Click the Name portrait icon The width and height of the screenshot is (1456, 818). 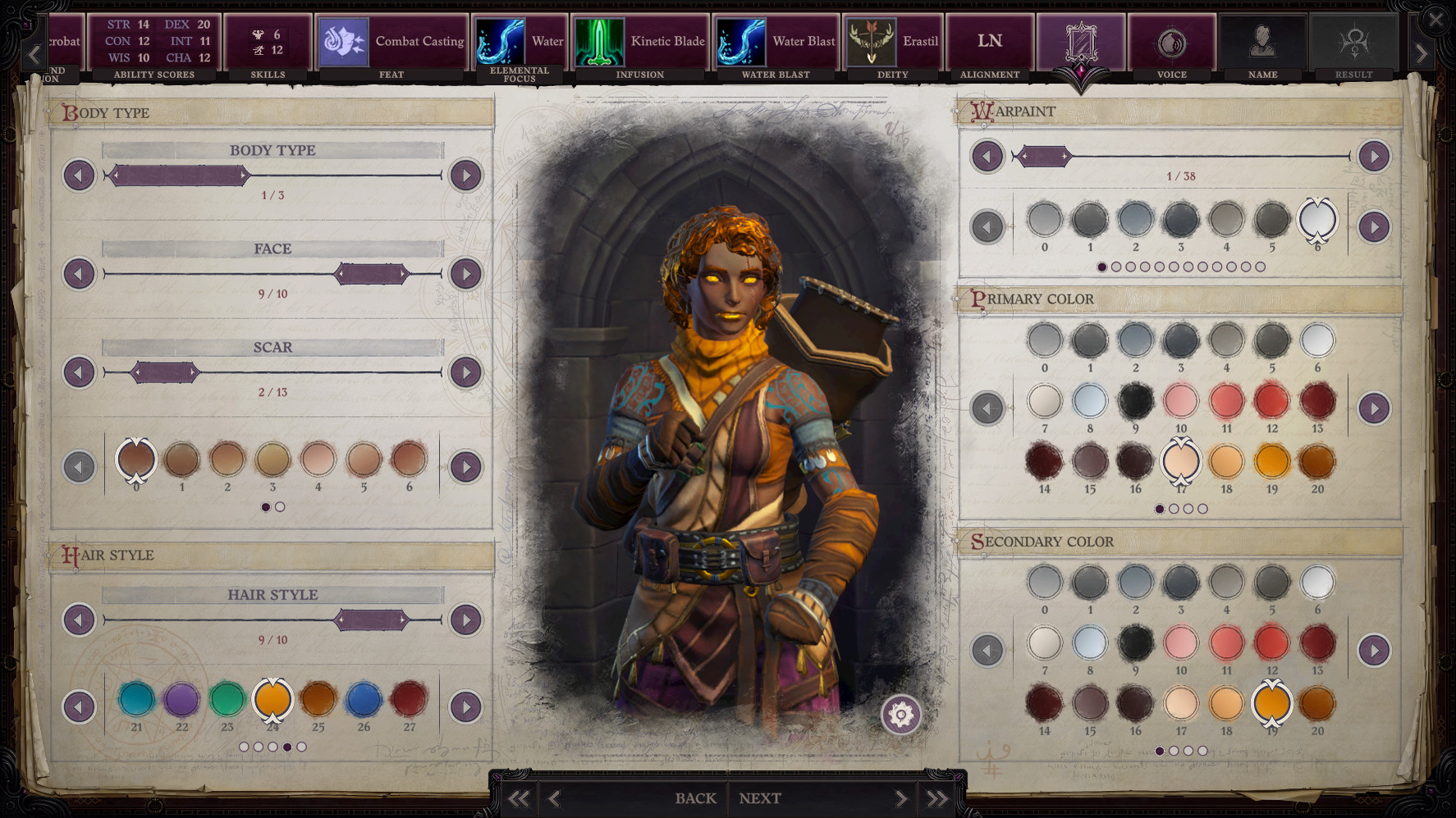point(1262,41)
